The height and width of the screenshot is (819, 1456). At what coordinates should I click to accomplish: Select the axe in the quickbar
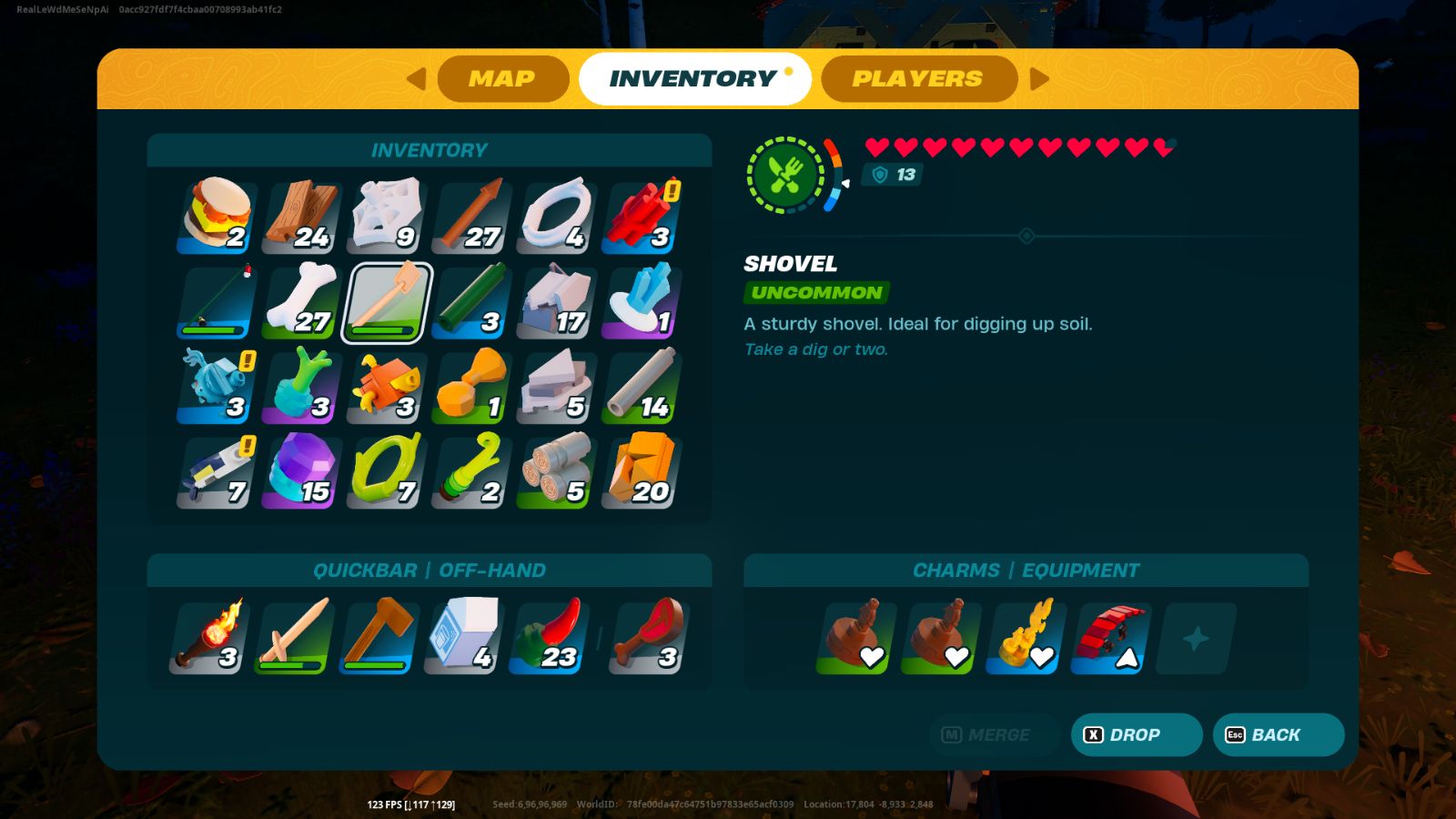(379, 636)
